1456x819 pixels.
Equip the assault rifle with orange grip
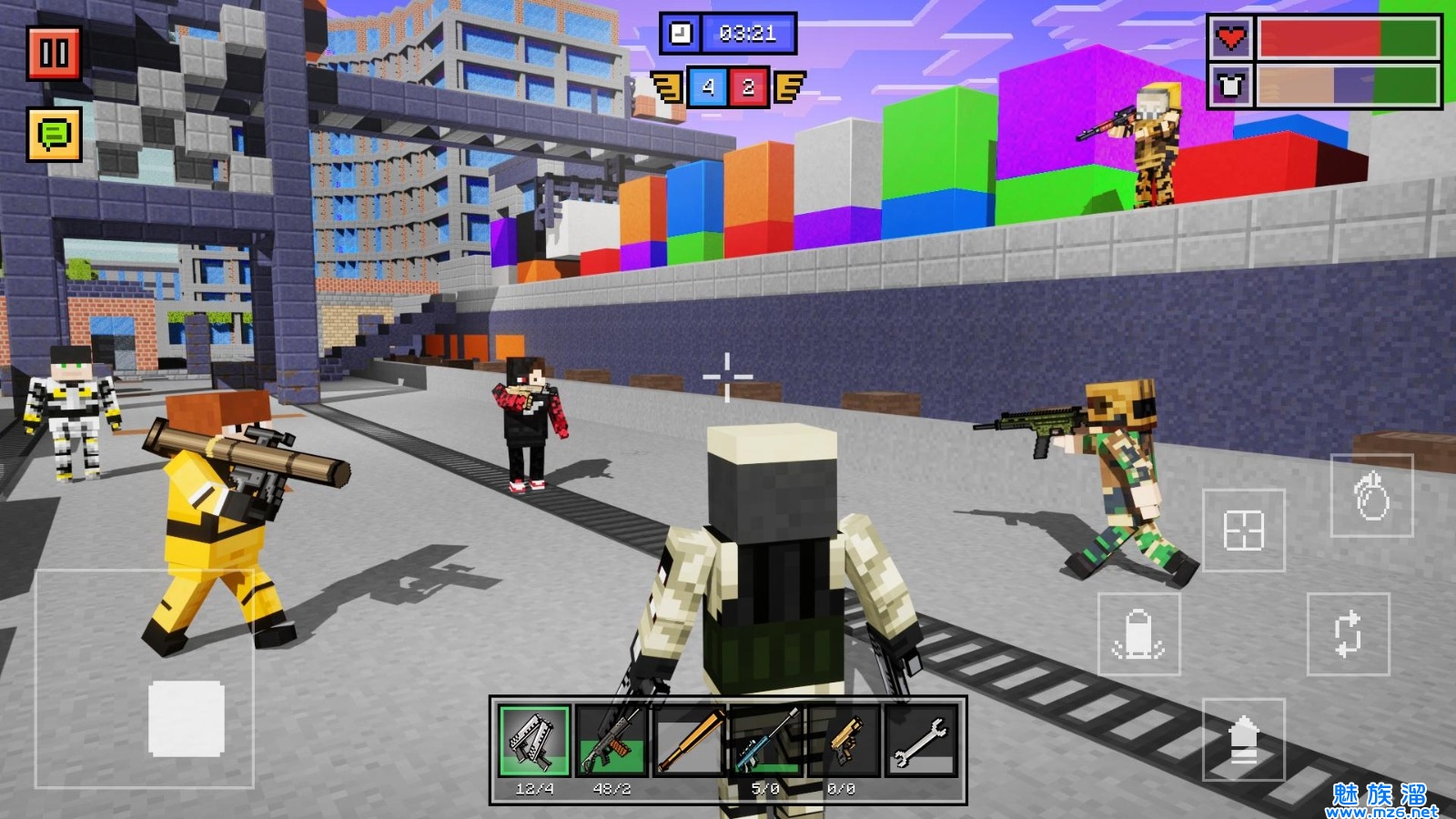[x=612, y=740]
